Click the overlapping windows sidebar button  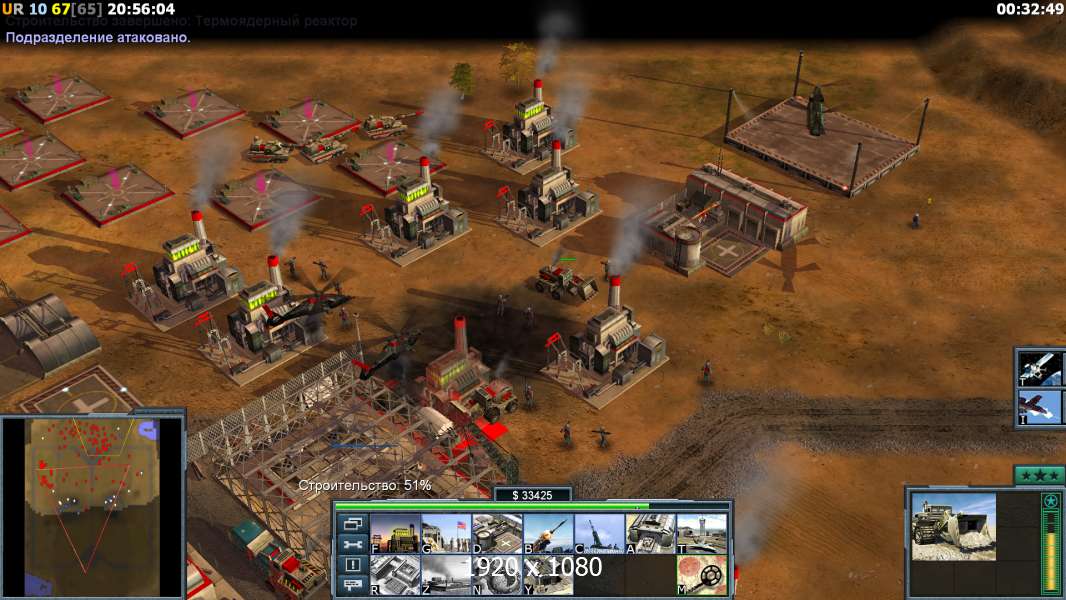tap(352, 524)
